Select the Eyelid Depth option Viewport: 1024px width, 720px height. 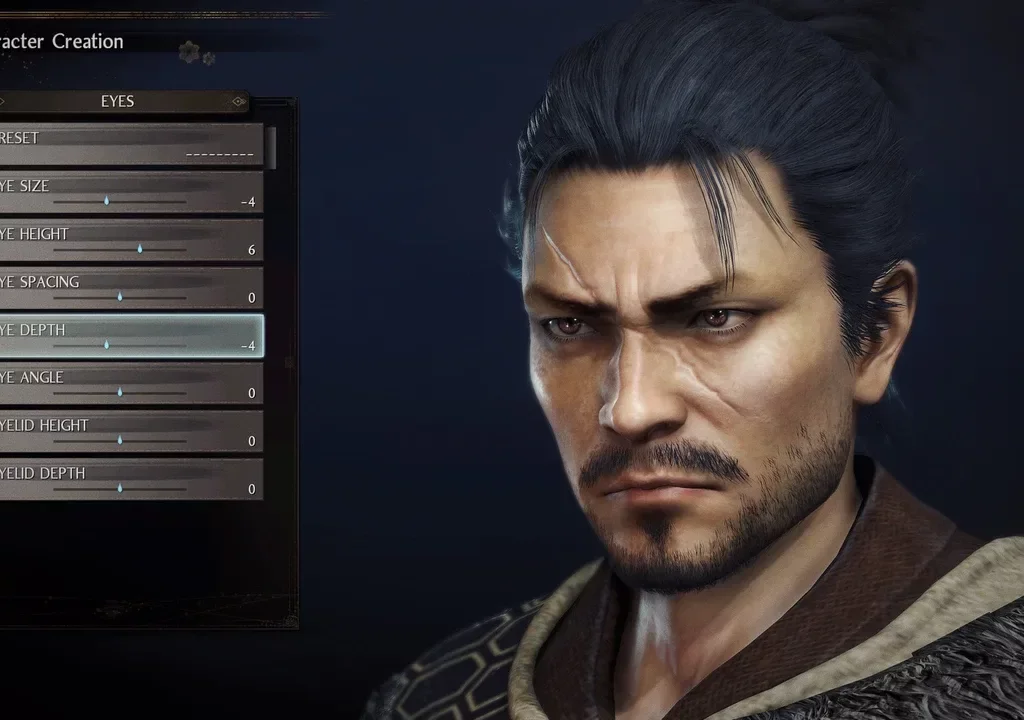(130, 480)
